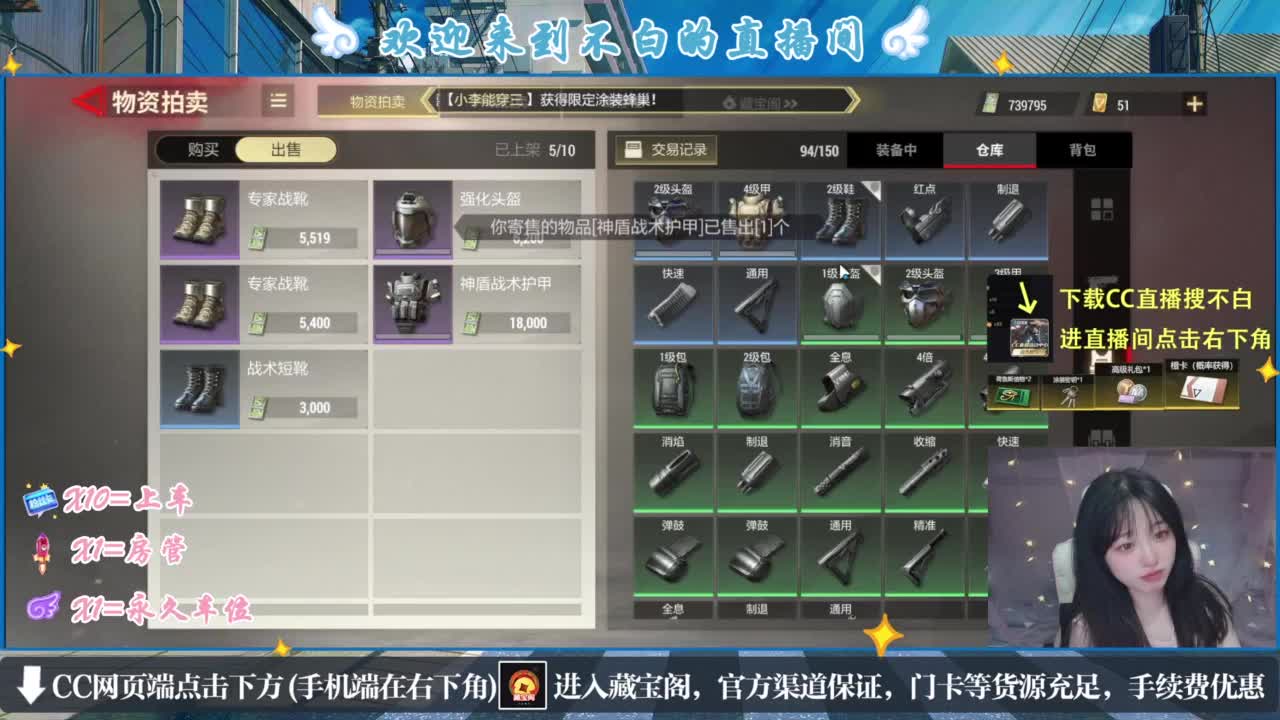Screen dimensions: 1280x720
Task: Select the 2级包 backpack icon
Action: (x=757, y=385)
